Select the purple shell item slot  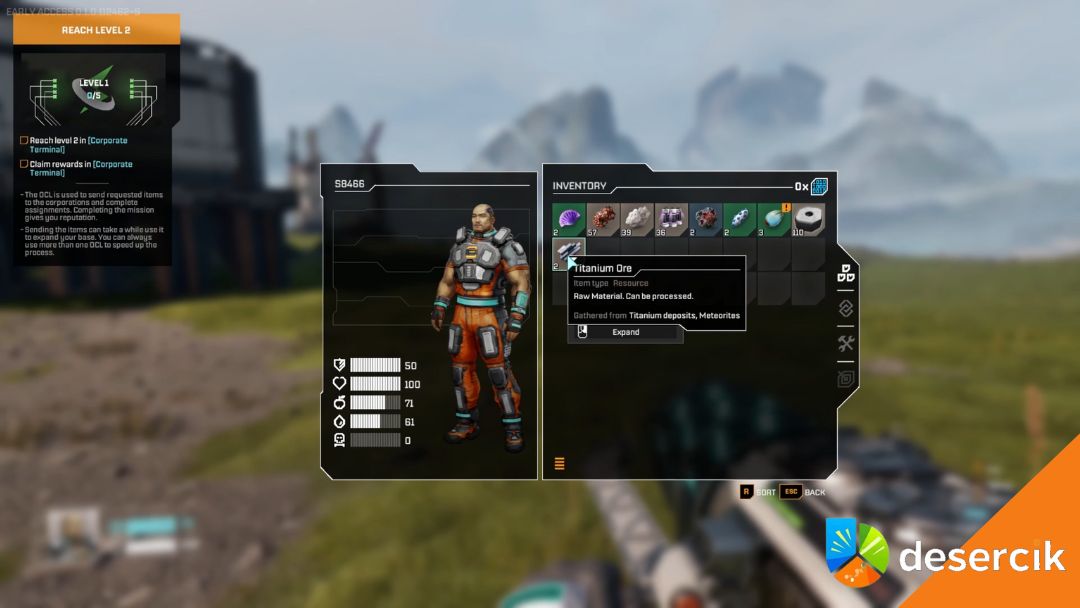point(570,220)
